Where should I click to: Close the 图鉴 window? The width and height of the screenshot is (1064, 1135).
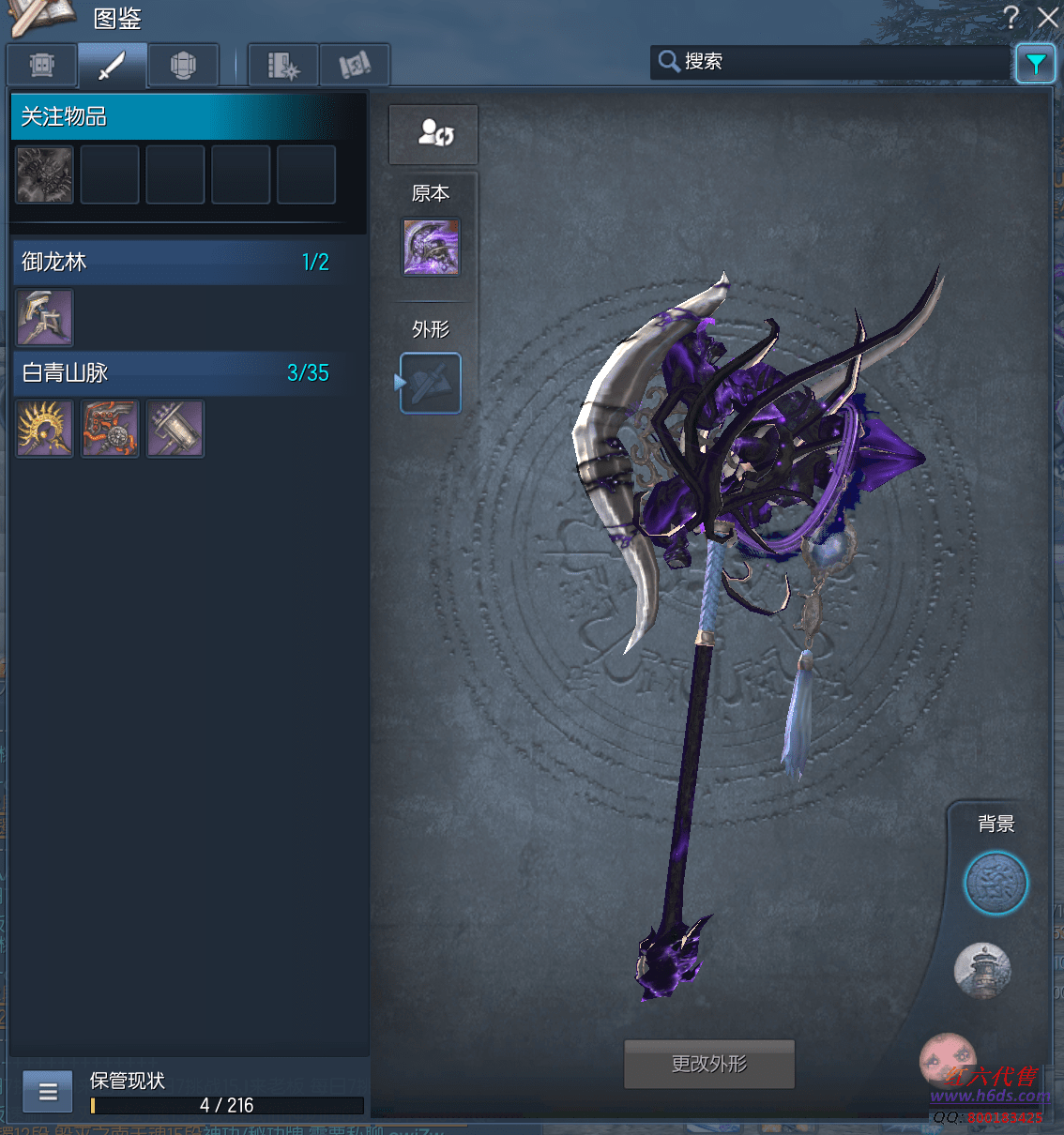point(1048,17)
